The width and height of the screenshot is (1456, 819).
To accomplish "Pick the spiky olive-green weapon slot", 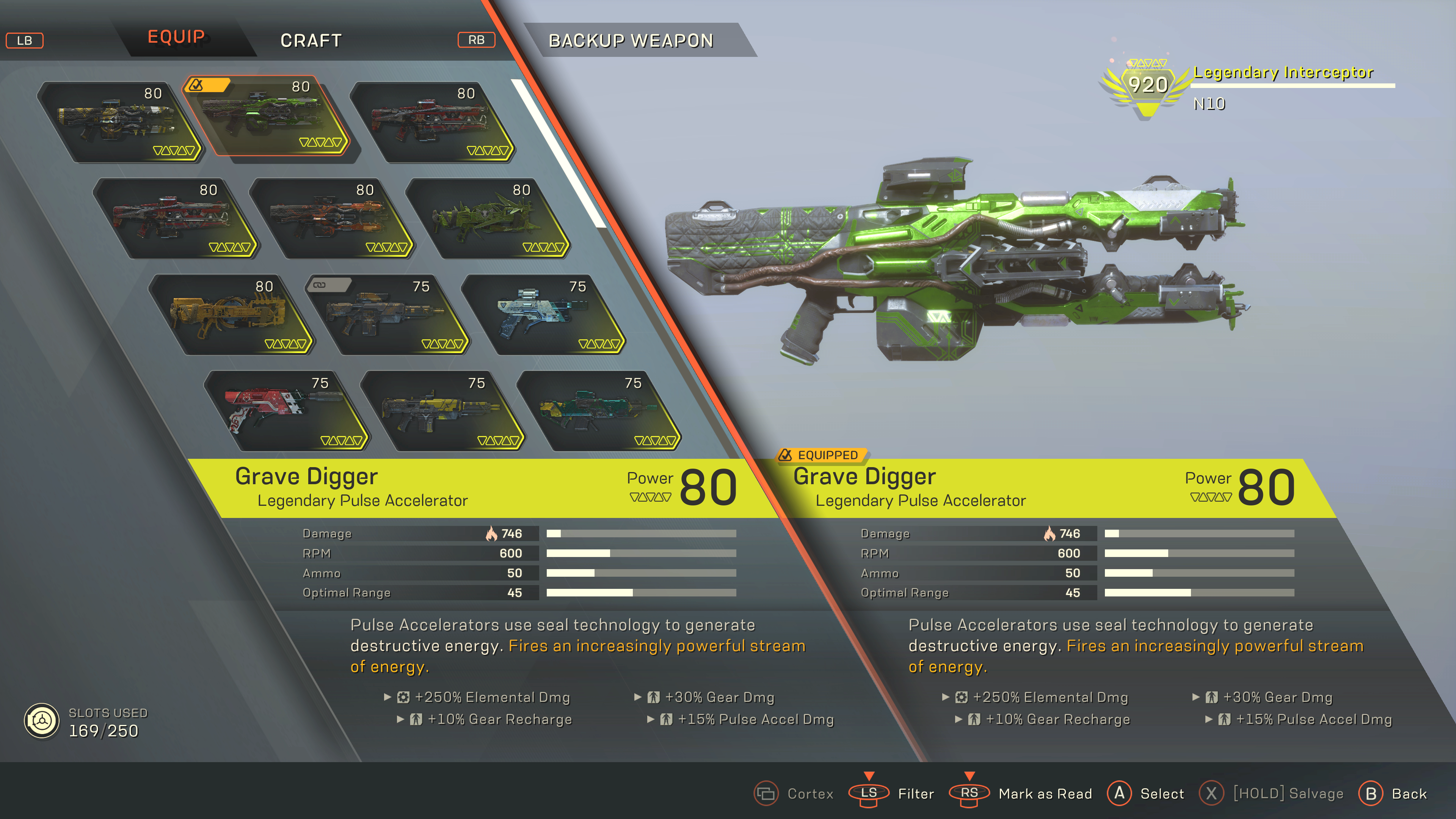I will [487, 219].
